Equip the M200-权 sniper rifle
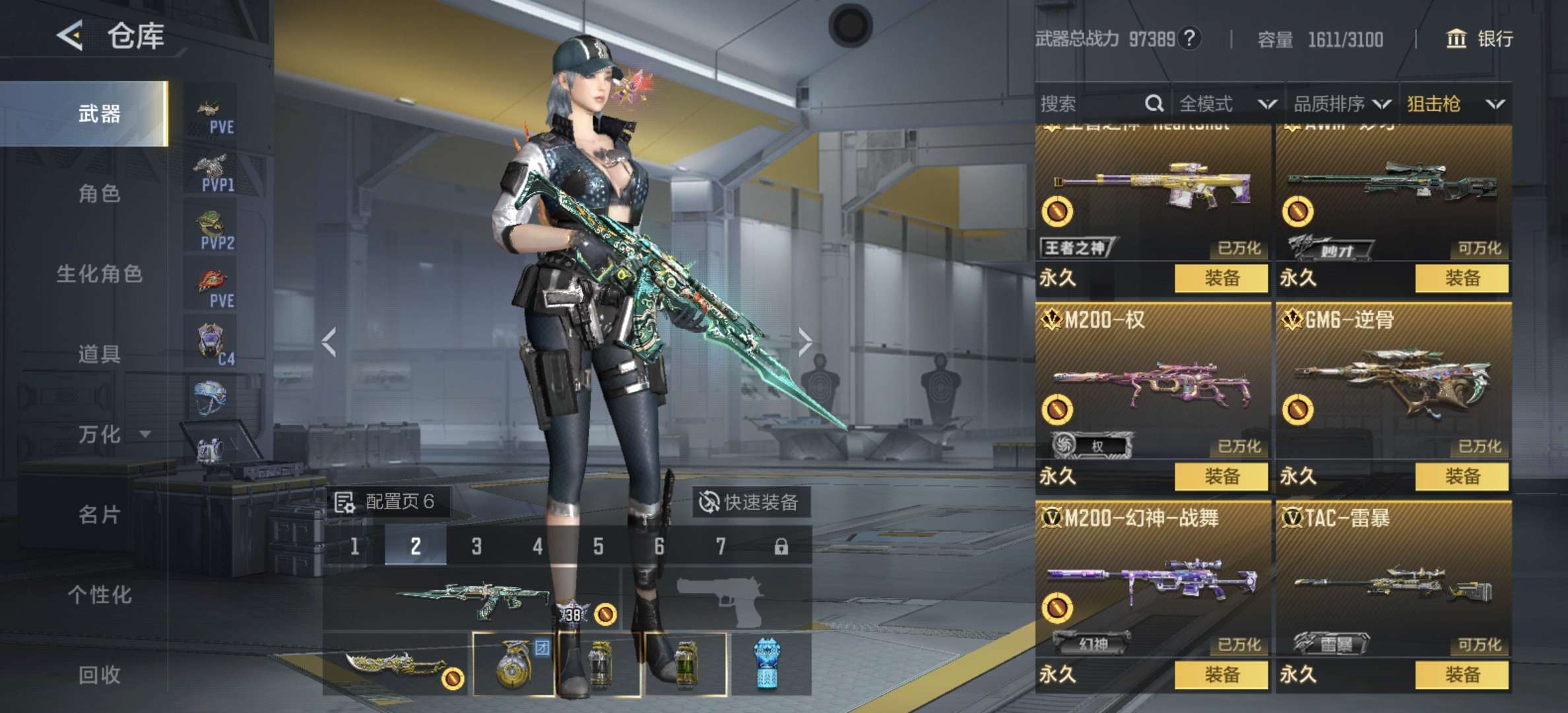Screen dimensions: 1568x713 point(1221,476)
